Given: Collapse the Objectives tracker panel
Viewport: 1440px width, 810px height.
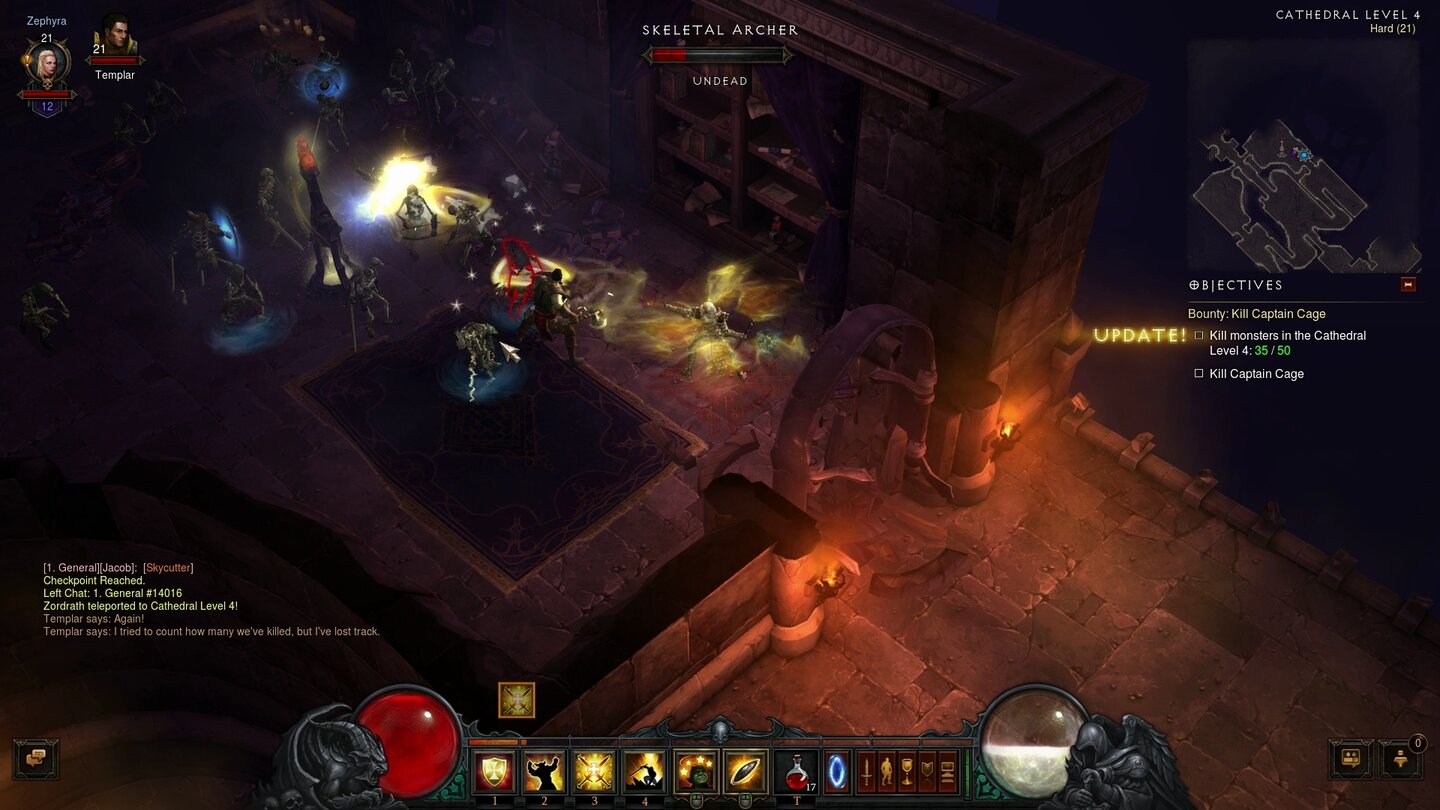Looking at the screenshot, I should click(x=1408, y=285).
